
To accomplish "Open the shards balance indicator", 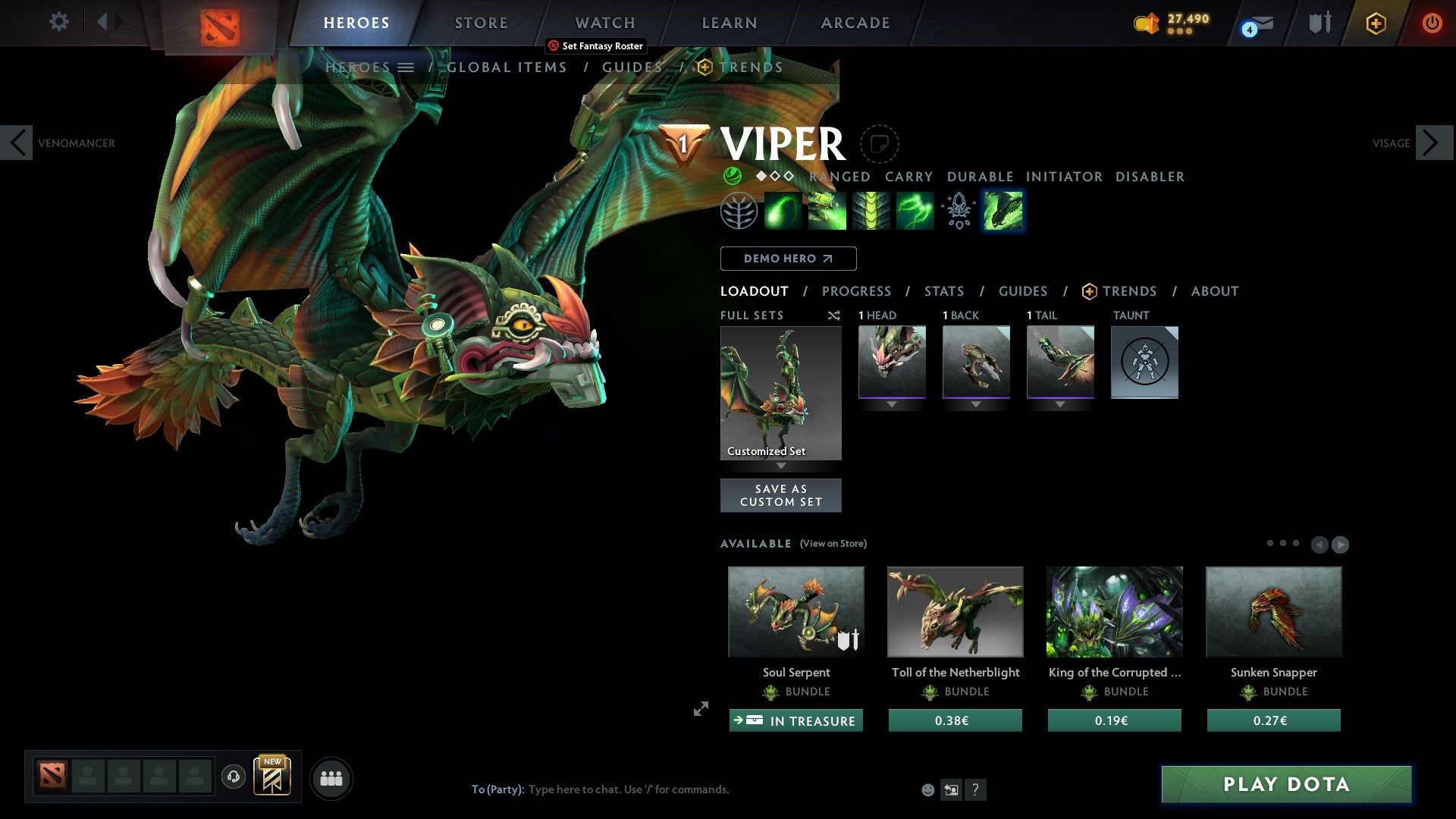I will (x=1172, y=22).
